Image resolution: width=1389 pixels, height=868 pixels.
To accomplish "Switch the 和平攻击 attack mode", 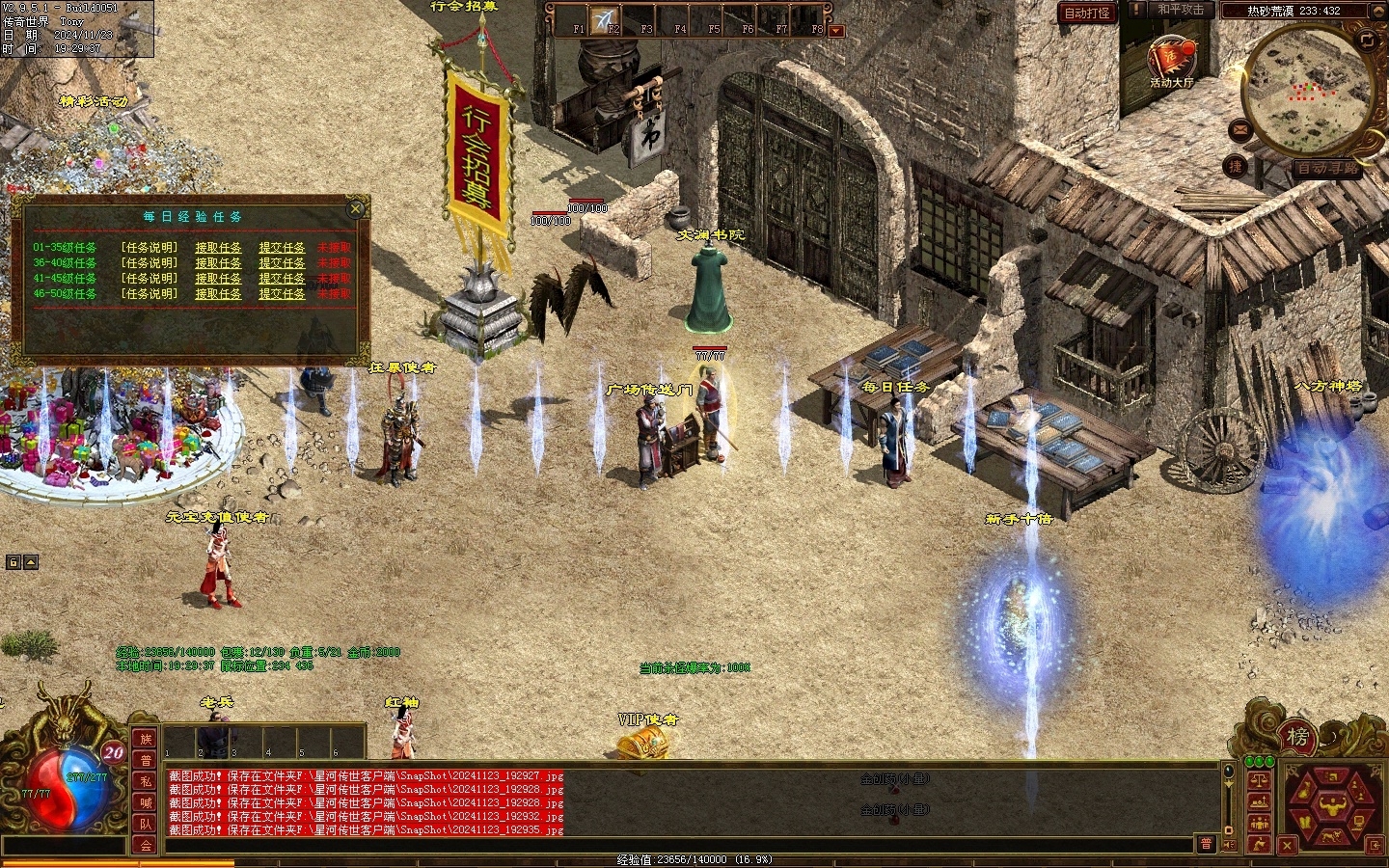I will pos(1180,10).
